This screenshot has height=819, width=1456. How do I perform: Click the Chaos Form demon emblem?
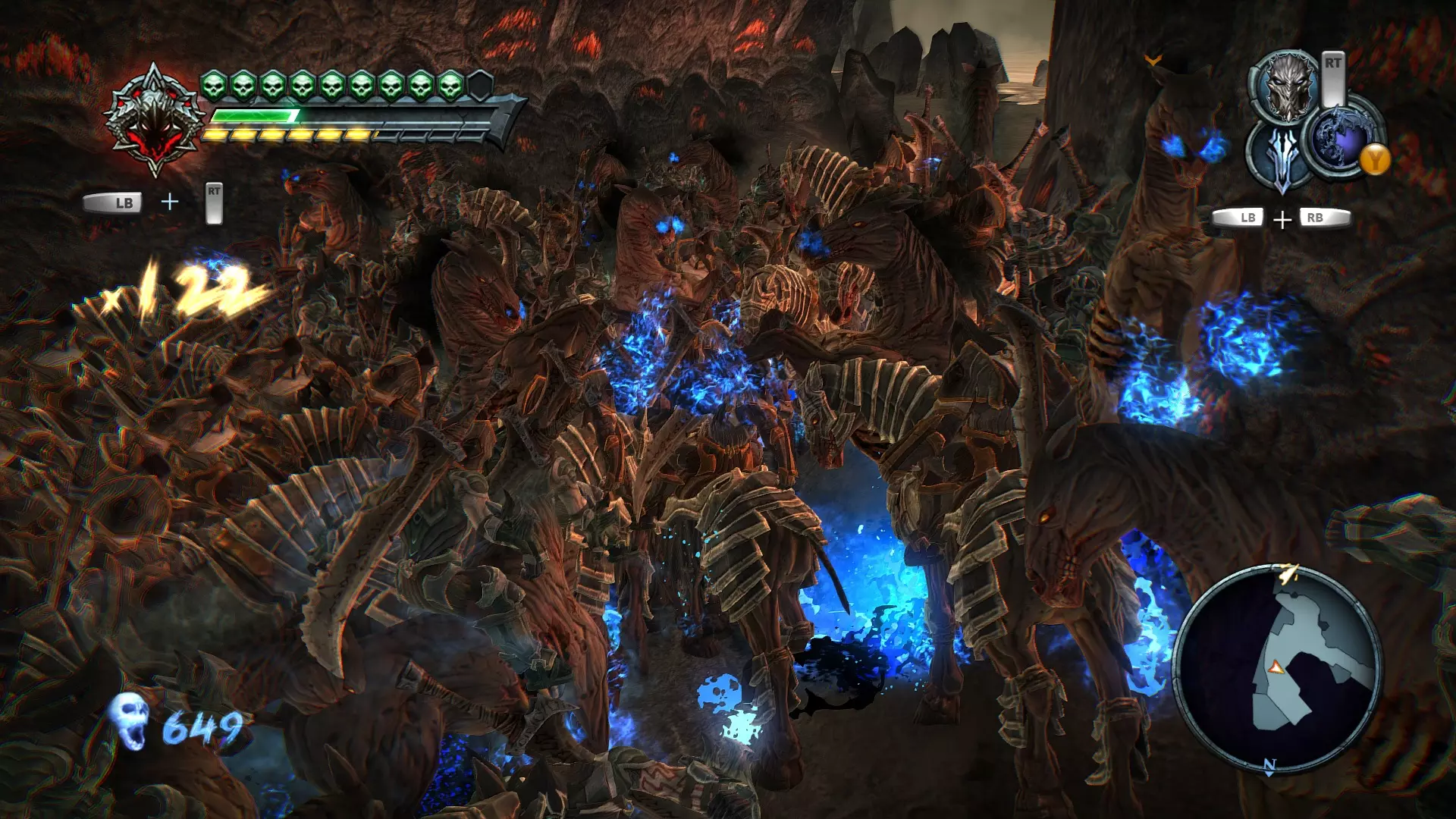[155, 121]
